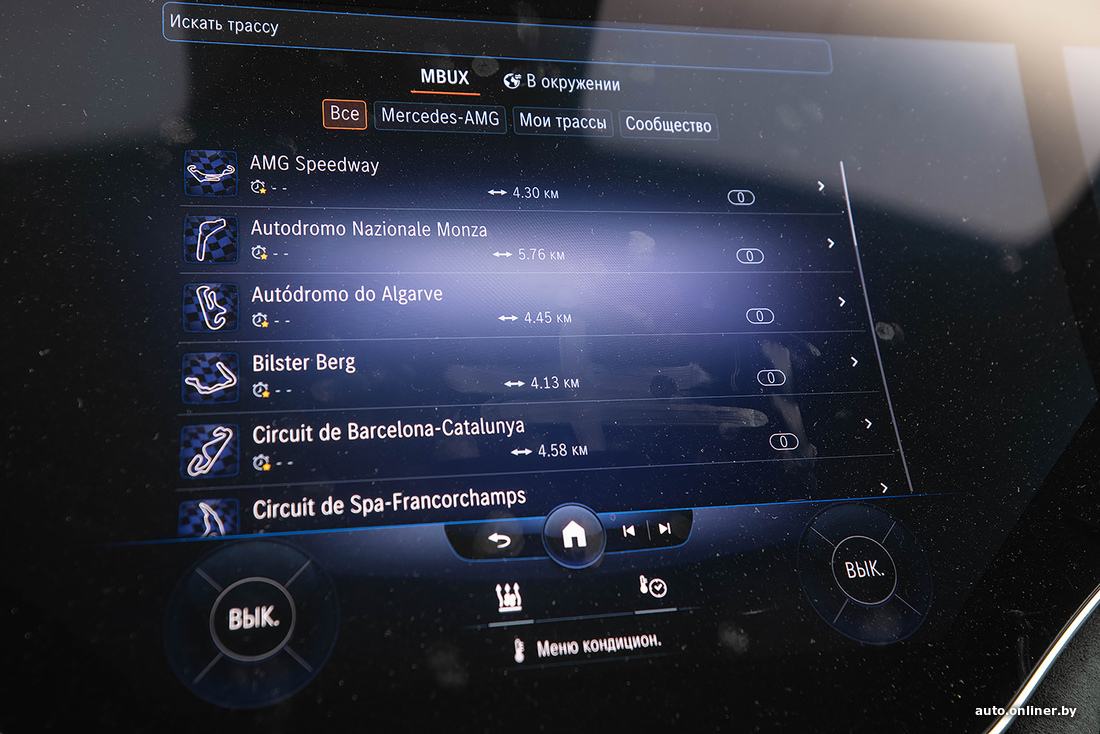Show the Мои трассы filter
The image size is (1100, 734).
click(562, 122)
